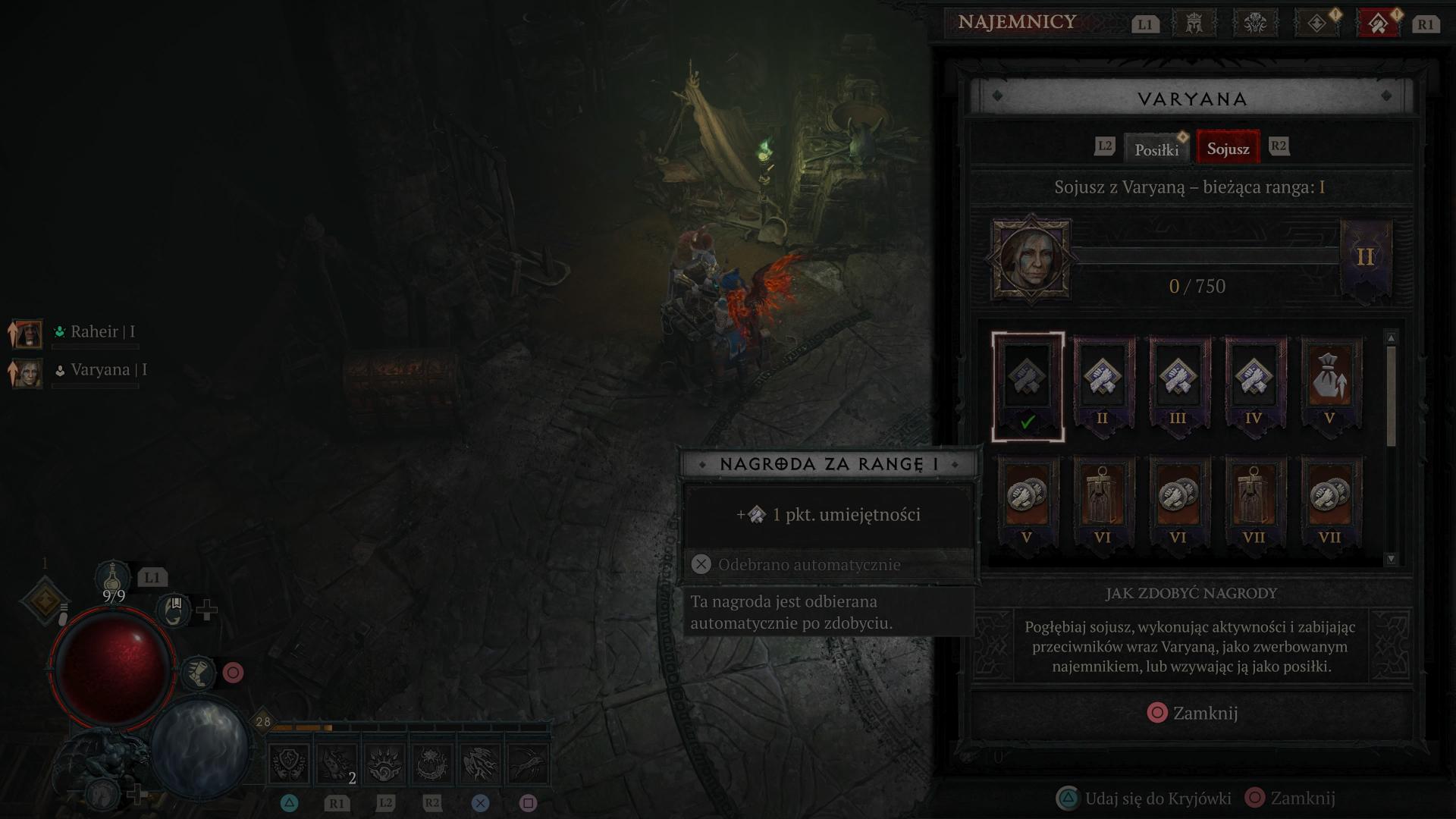Switch to the Posiłki tab
The image size is (1456, 819).
[x=1156, y=149]
